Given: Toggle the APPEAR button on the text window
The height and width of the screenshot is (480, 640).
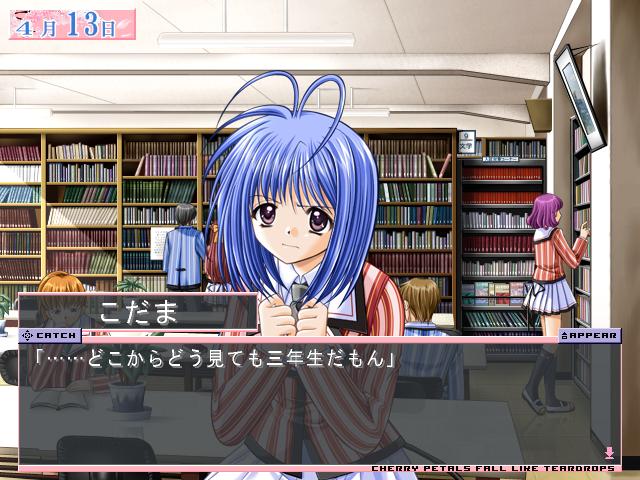Looking at the screenshot, I should click(590, 336).
